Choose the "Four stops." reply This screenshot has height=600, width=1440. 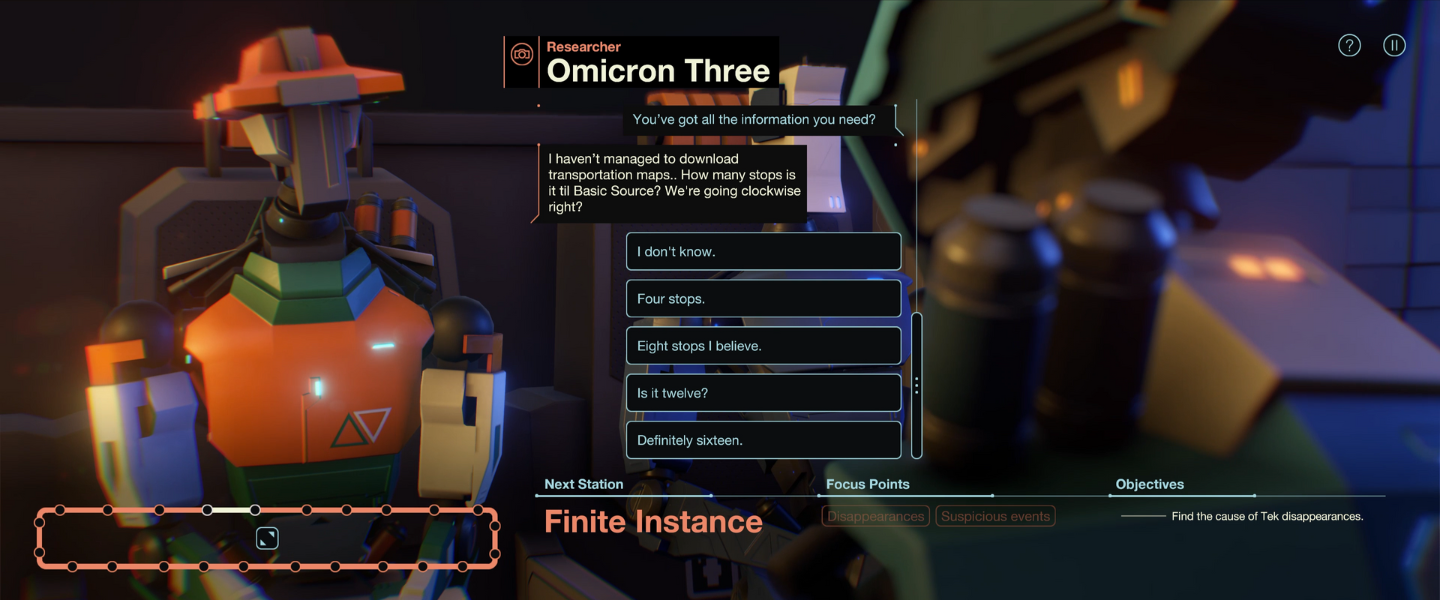coord(763,299)
